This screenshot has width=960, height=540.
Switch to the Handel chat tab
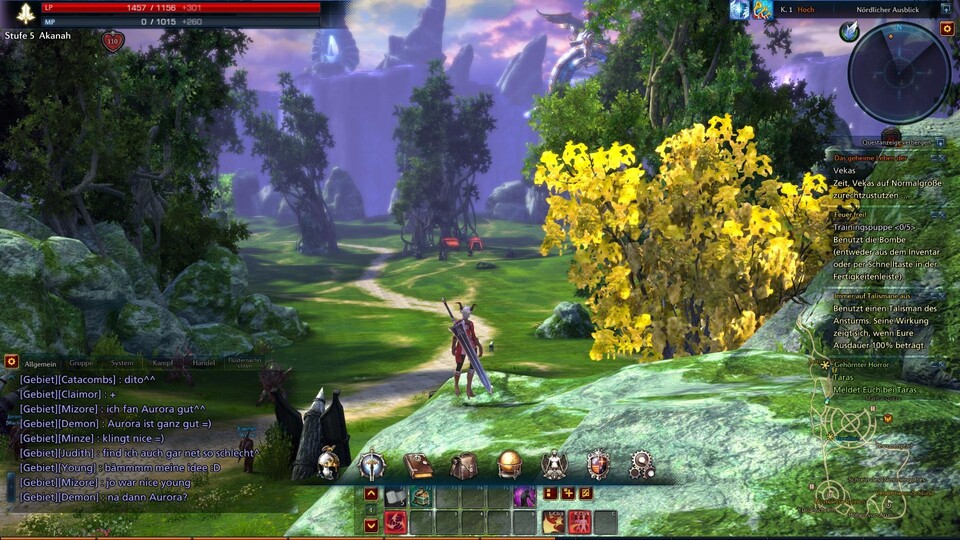click(x=203, y=363)
